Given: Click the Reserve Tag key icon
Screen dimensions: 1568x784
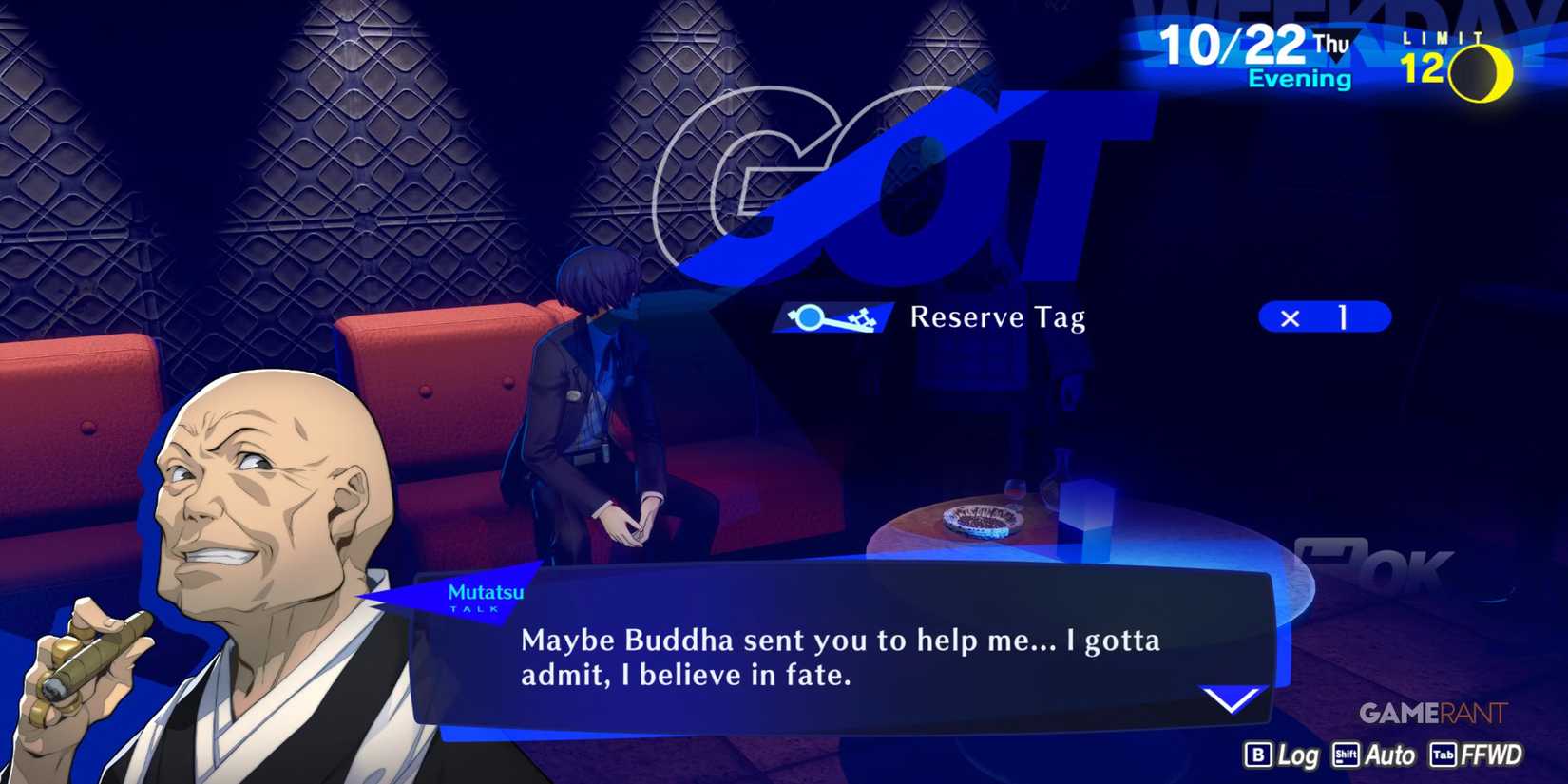Looking at the screenshot, I should (x=832, y=316).
